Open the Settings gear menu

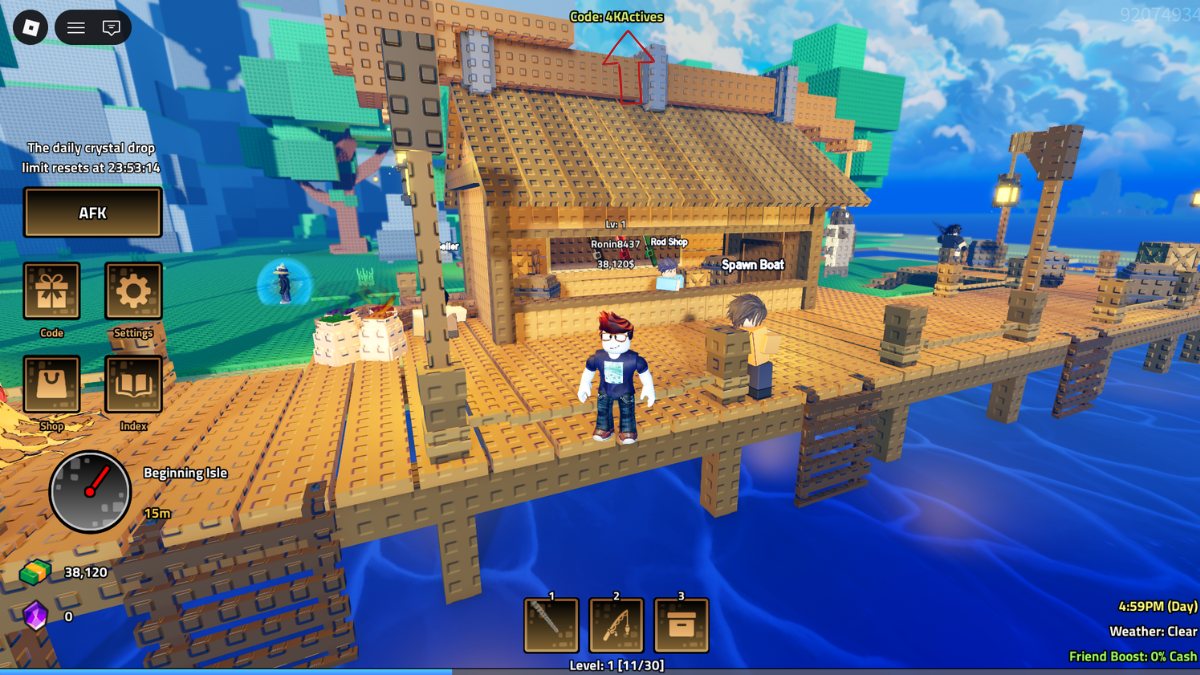pos(133,291)
